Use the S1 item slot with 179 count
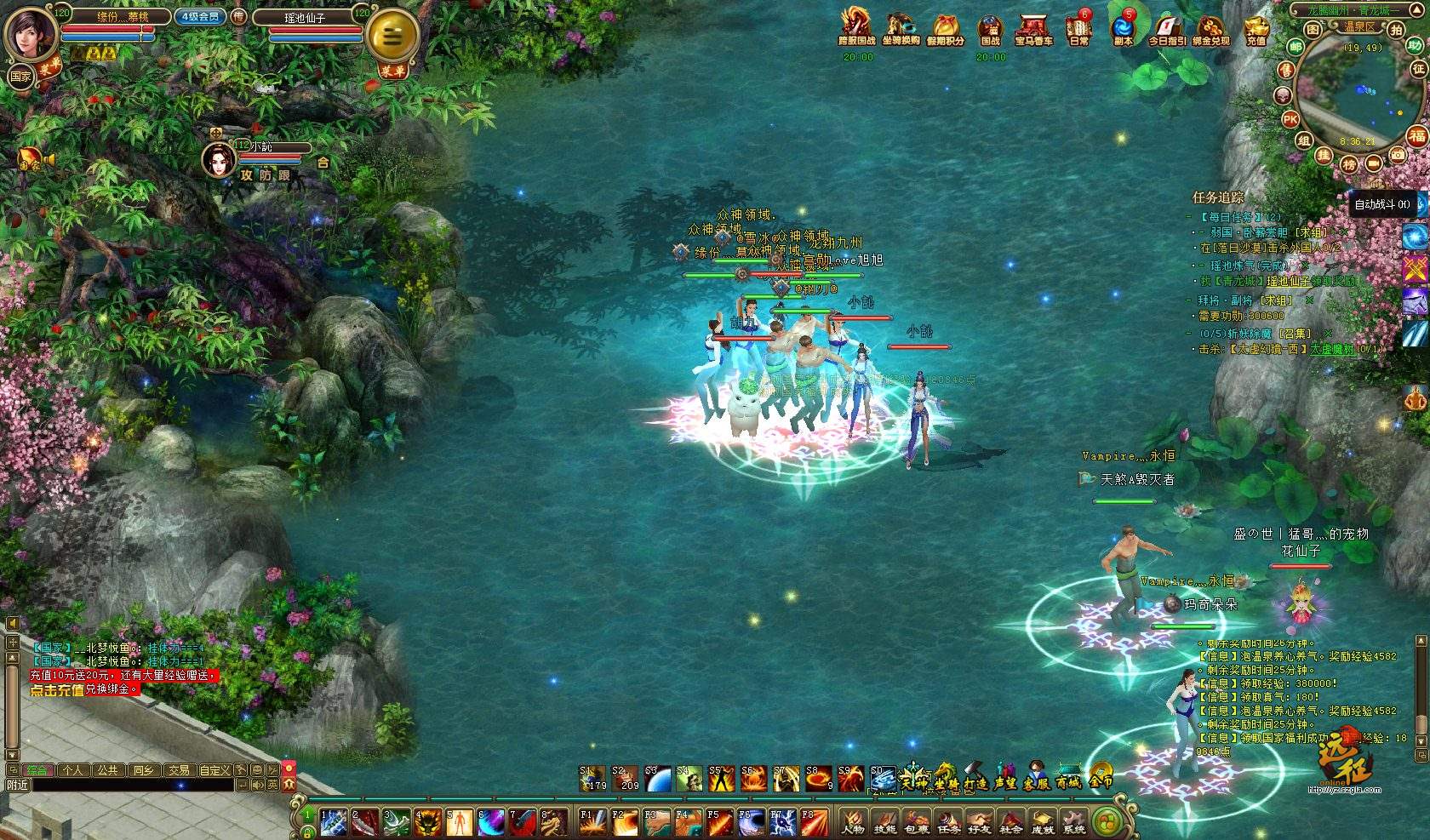The height and width of the screenshot is (840, 1430). click(x=593, y=778)
